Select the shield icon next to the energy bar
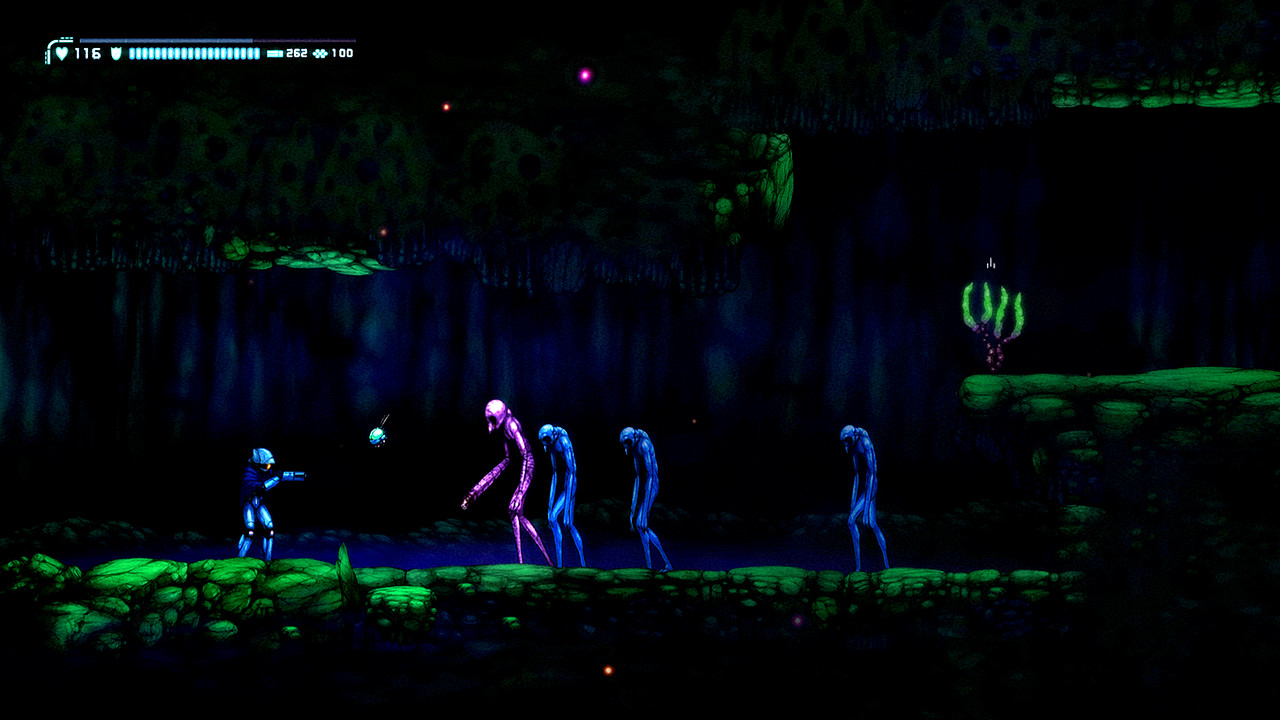1280x720 pixels. click(x=116, y=53)
